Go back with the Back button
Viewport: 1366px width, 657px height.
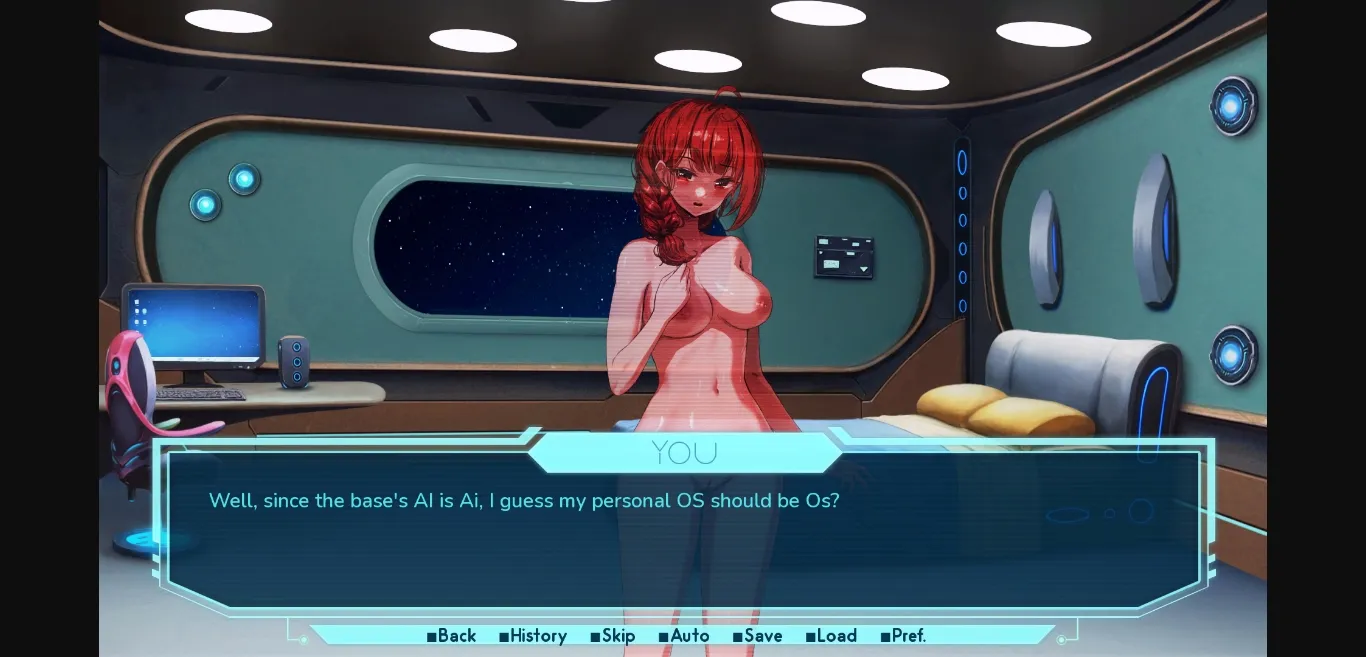click(x=452, y=636)
